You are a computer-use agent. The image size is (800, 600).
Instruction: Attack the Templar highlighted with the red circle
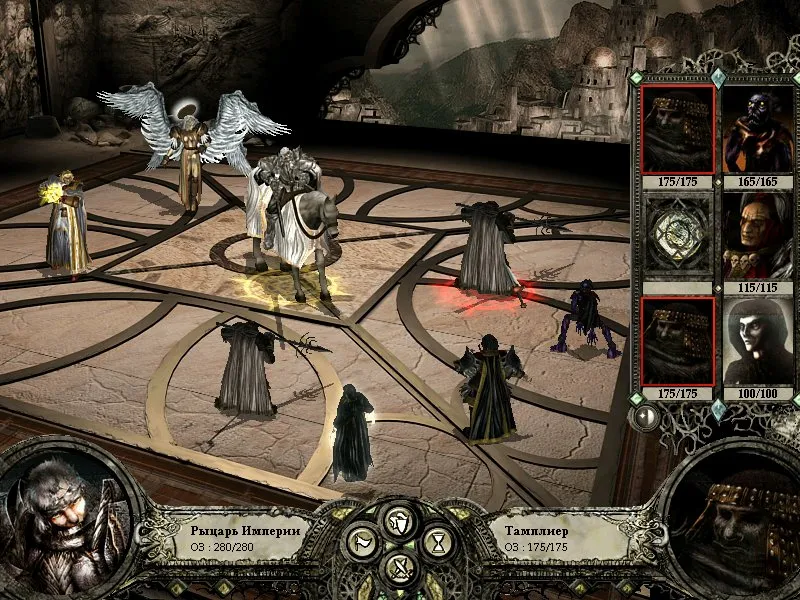[487, 250]
